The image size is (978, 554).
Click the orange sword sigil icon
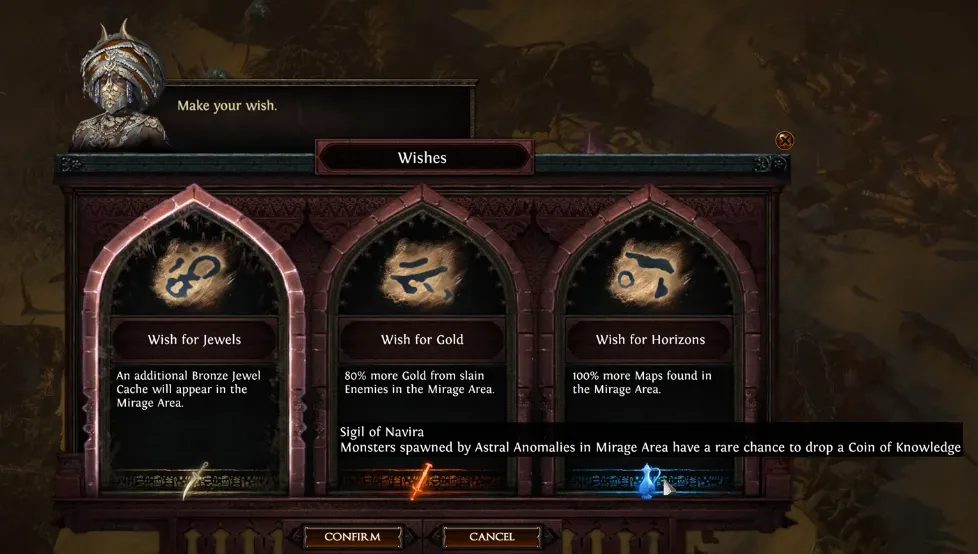pyautogui.click(x=421, y=481)
